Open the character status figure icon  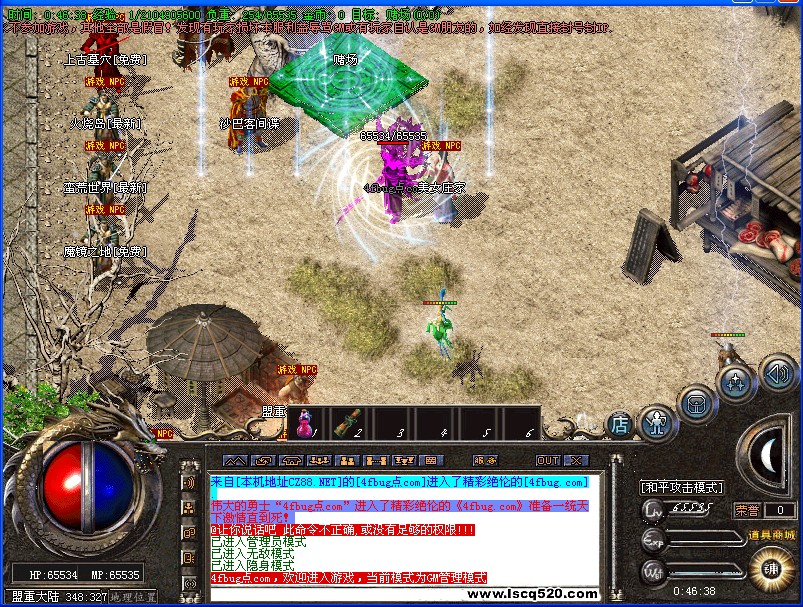click(656, 422)
